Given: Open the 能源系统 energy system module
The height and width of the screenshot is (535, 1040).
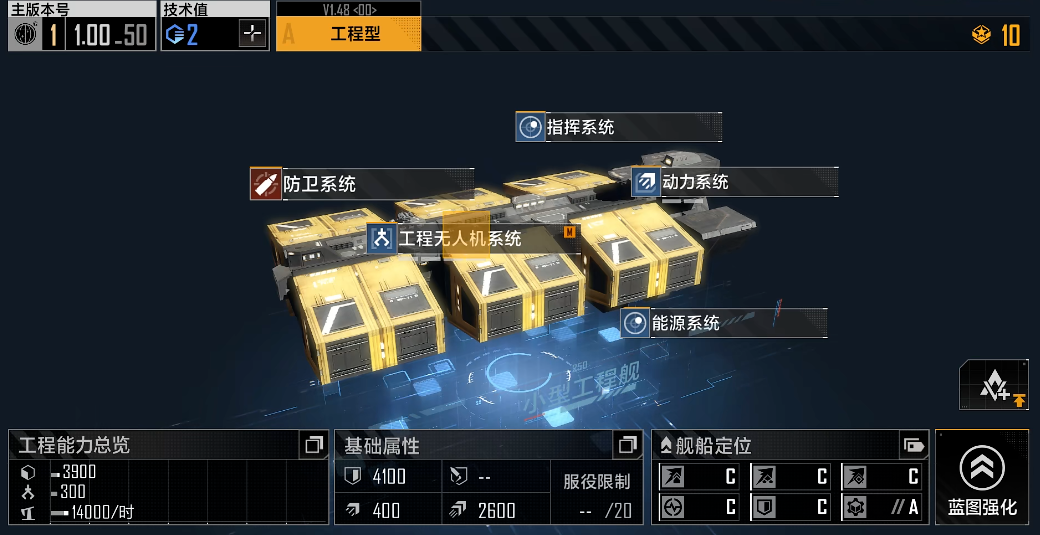Looking at the screenshot, I should click(723, 323).
